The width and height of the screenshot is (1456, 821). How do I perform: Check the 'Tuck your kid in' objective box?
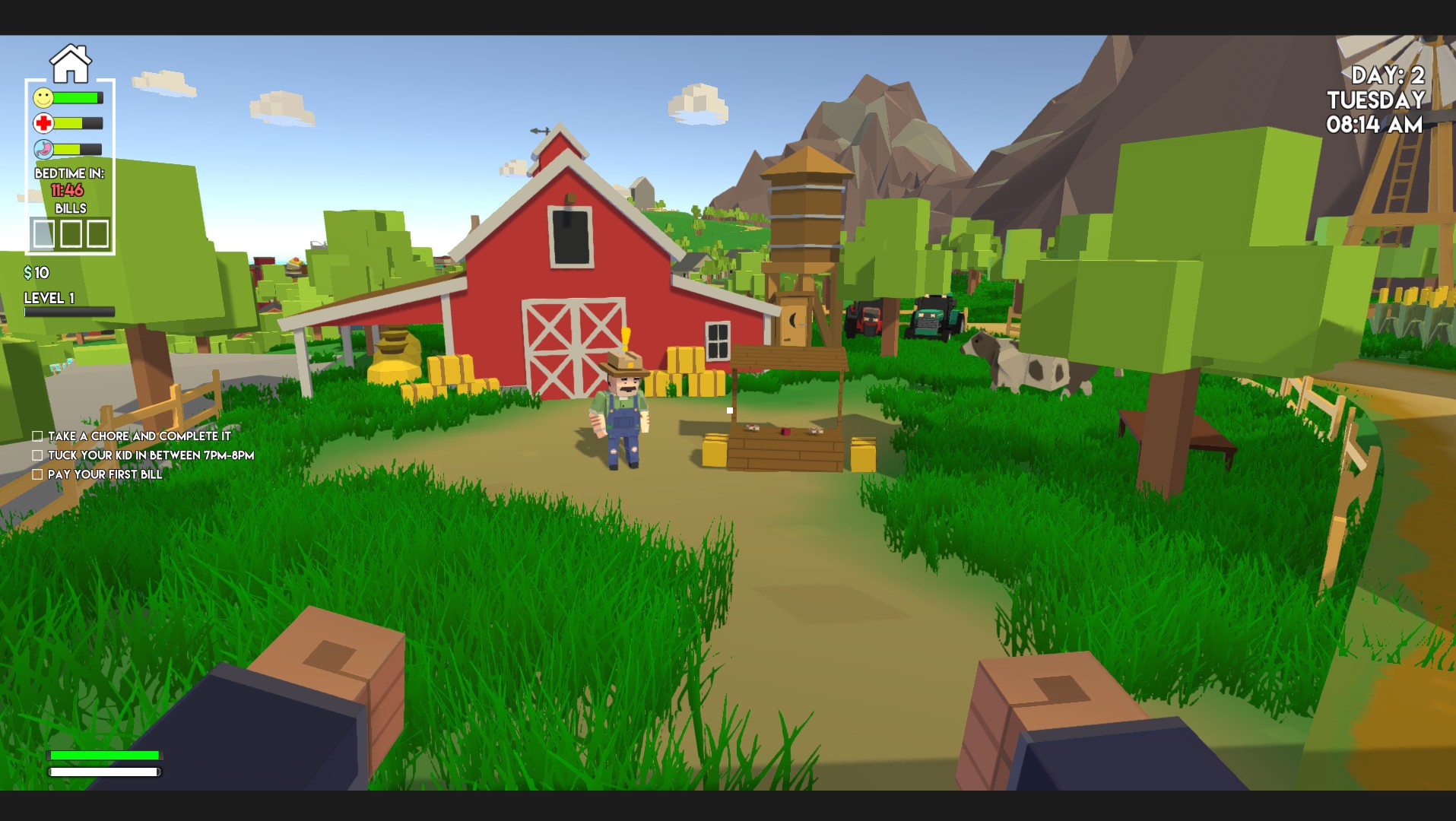(36, 455)
